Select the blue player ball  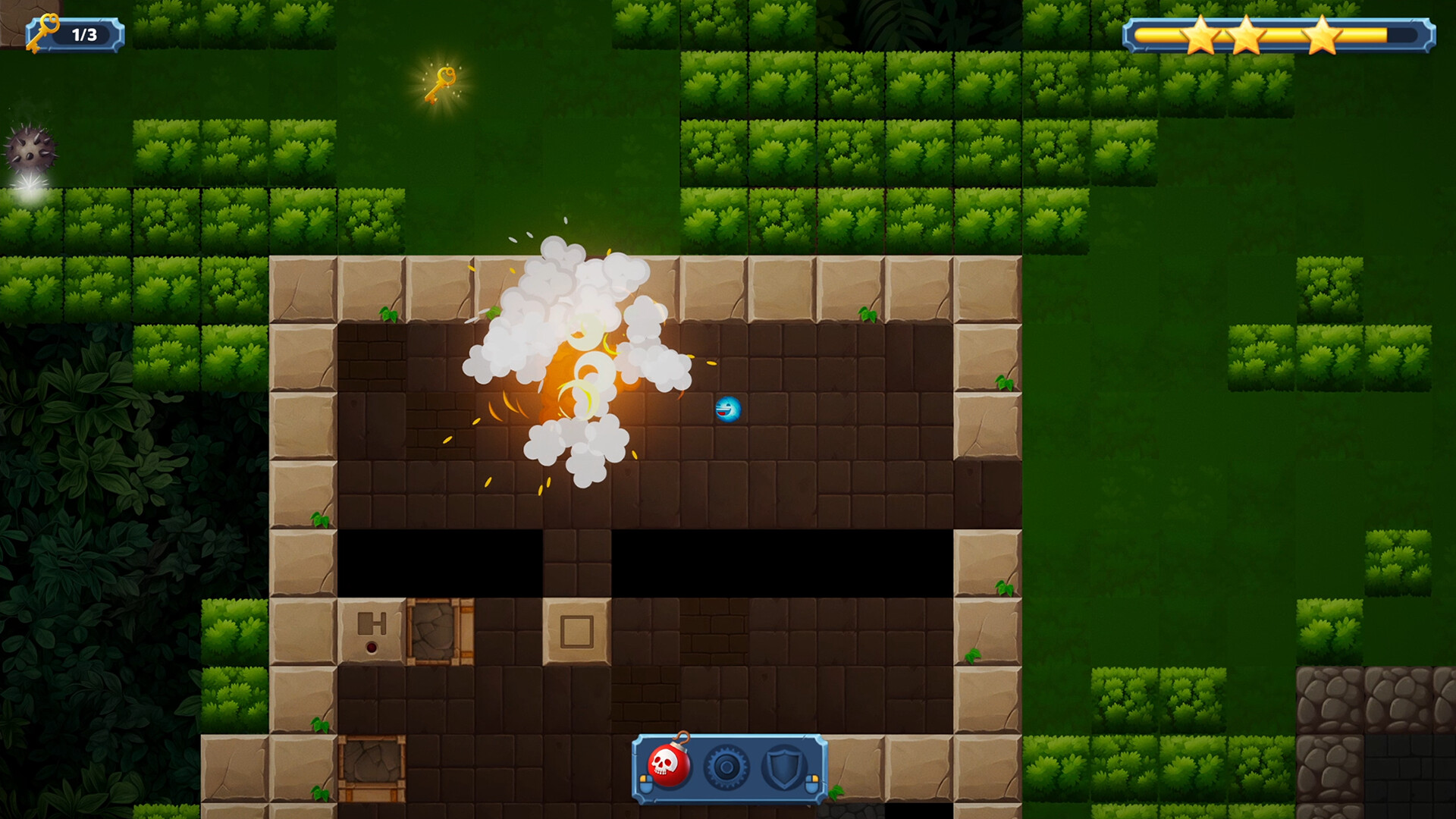728,408
